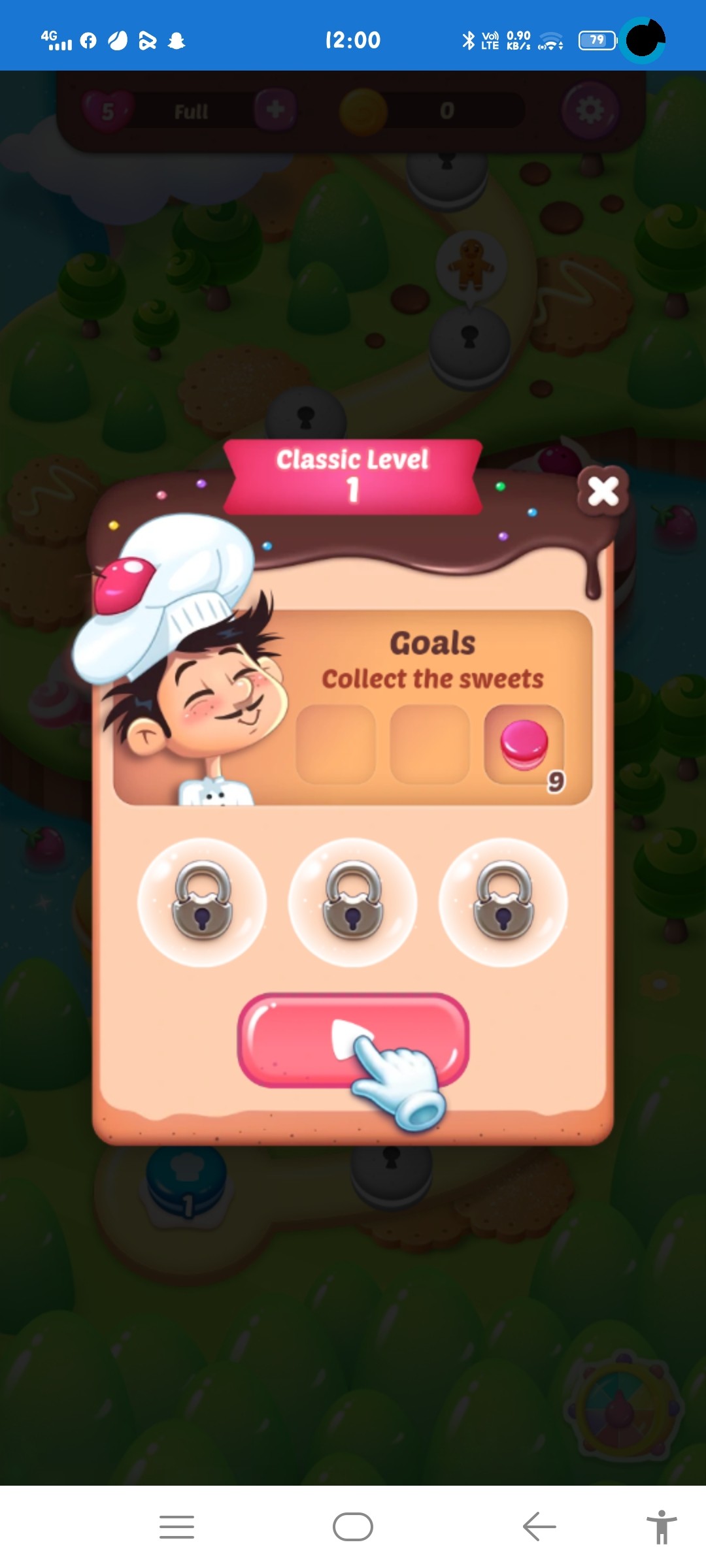Start the level with the pink play button
The height and width of the screenshot is (1568, 706).
click(353, 1039)
